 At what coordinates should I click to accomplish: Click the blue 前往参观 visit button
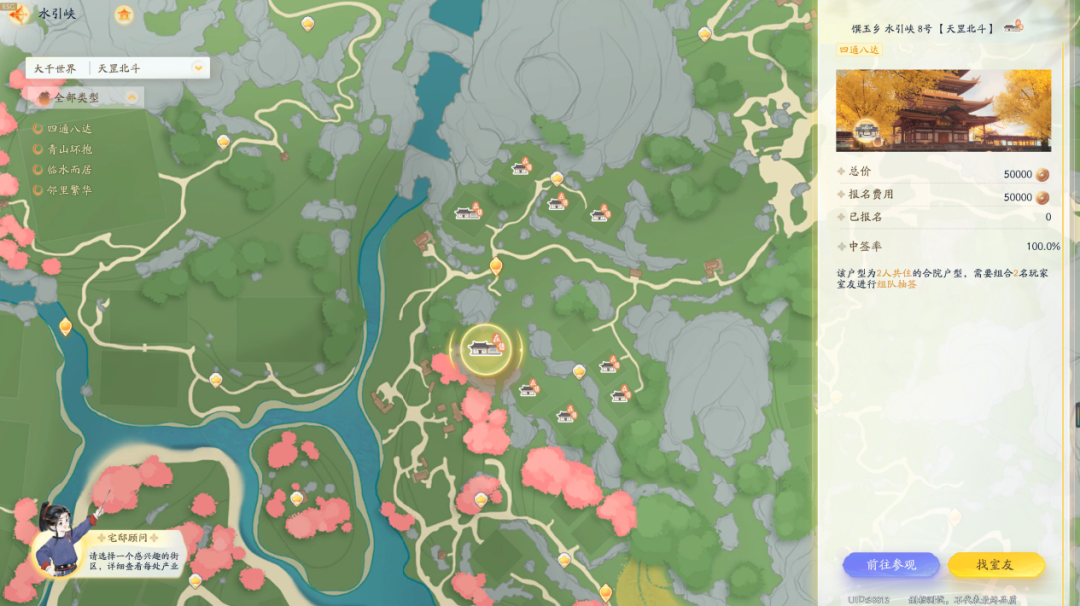pyautogui.click(x=890, y=565)
